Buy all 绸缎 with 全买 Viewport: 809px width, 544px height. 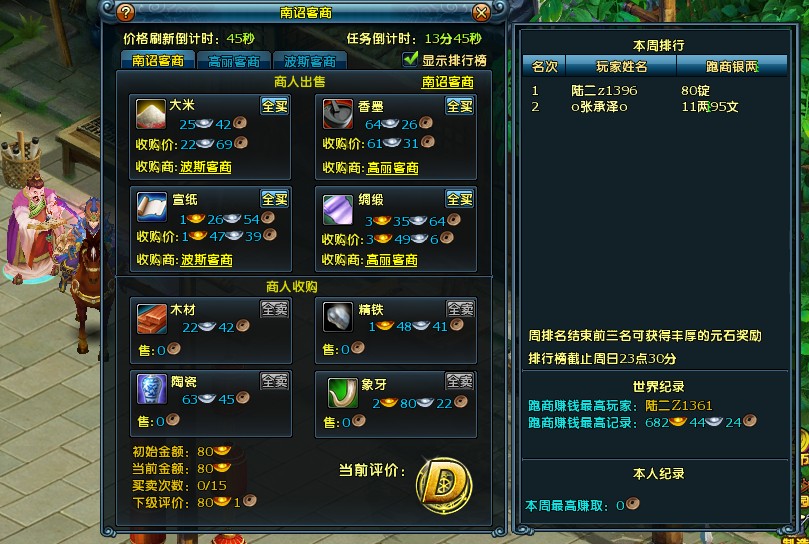(460, 198)
